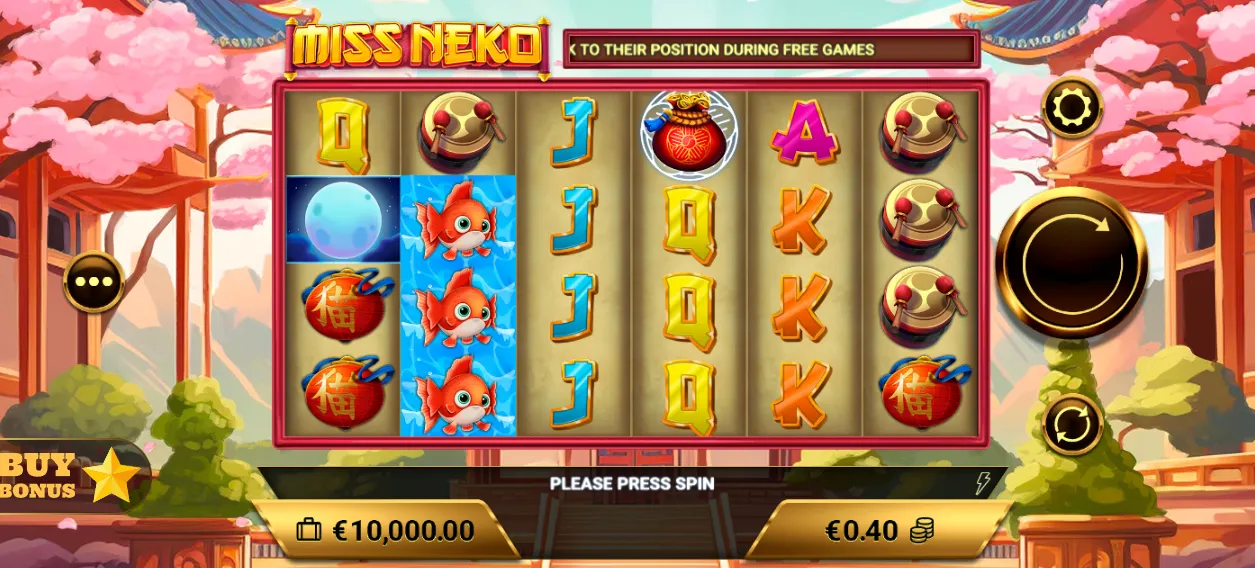Activate the autoplay circular arrows button
Image resolution: width=1255 pixels, height=568 pixels.
[1072, 424]
